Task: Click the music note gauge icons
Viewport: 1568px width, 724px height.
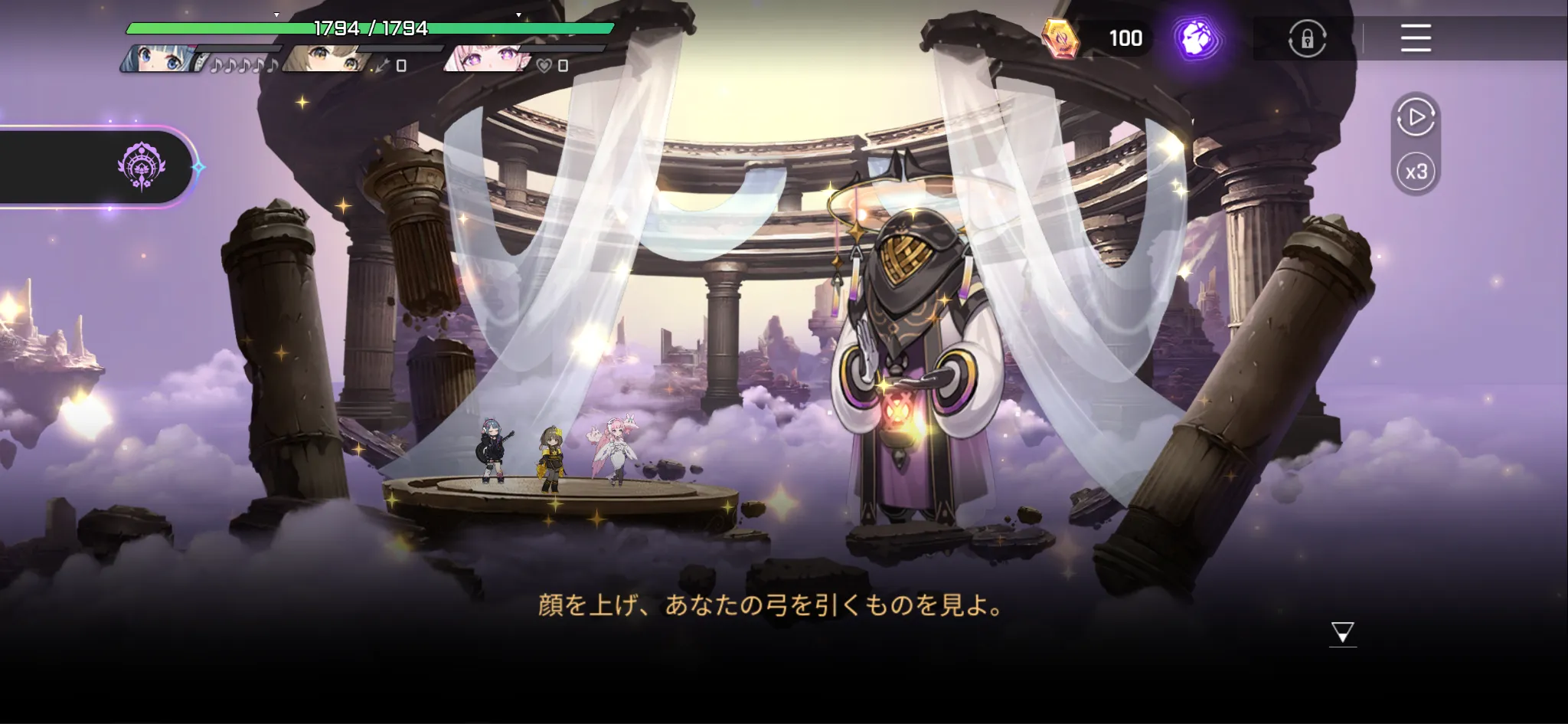Action: point(245,66)
